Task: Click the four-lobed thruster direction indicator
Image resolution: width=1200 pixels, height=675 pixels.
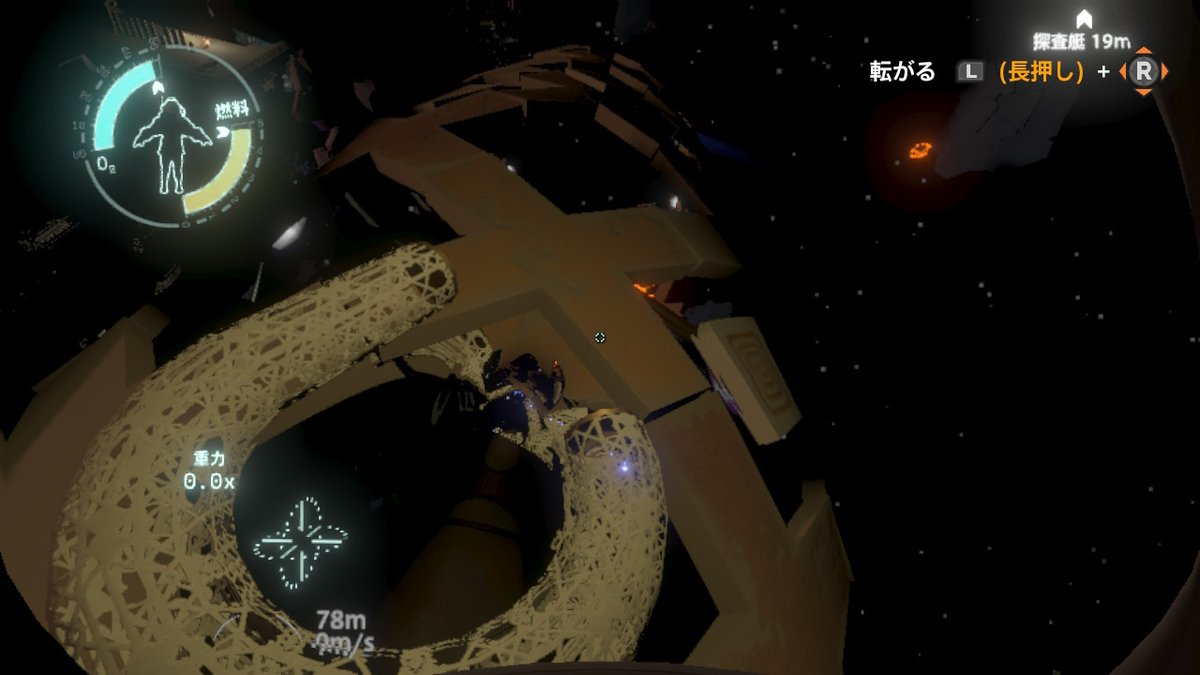Action: 300,543
